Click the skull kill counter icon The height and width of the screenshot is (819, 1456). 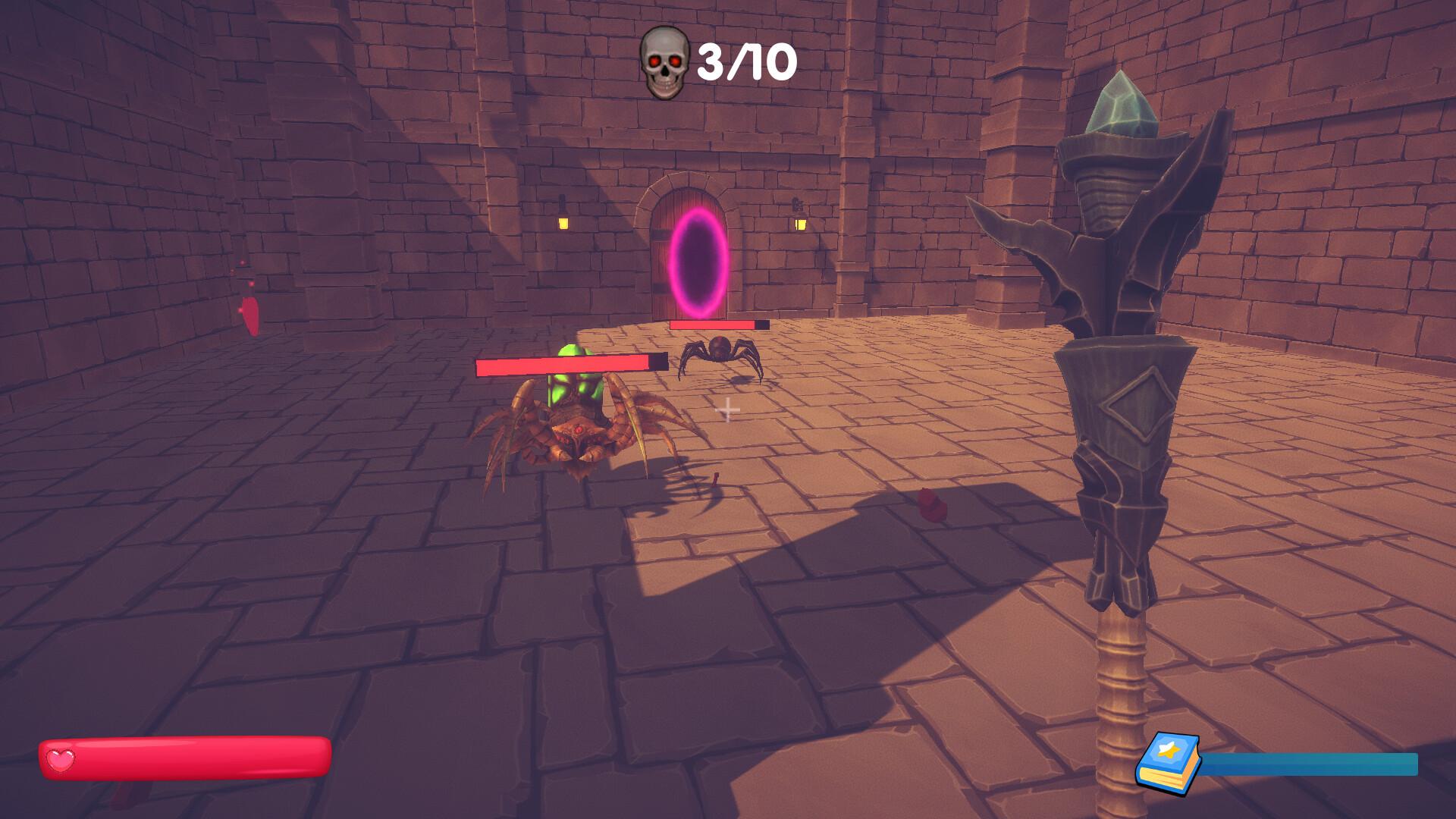pyautogui.click(x=664, y=59)
